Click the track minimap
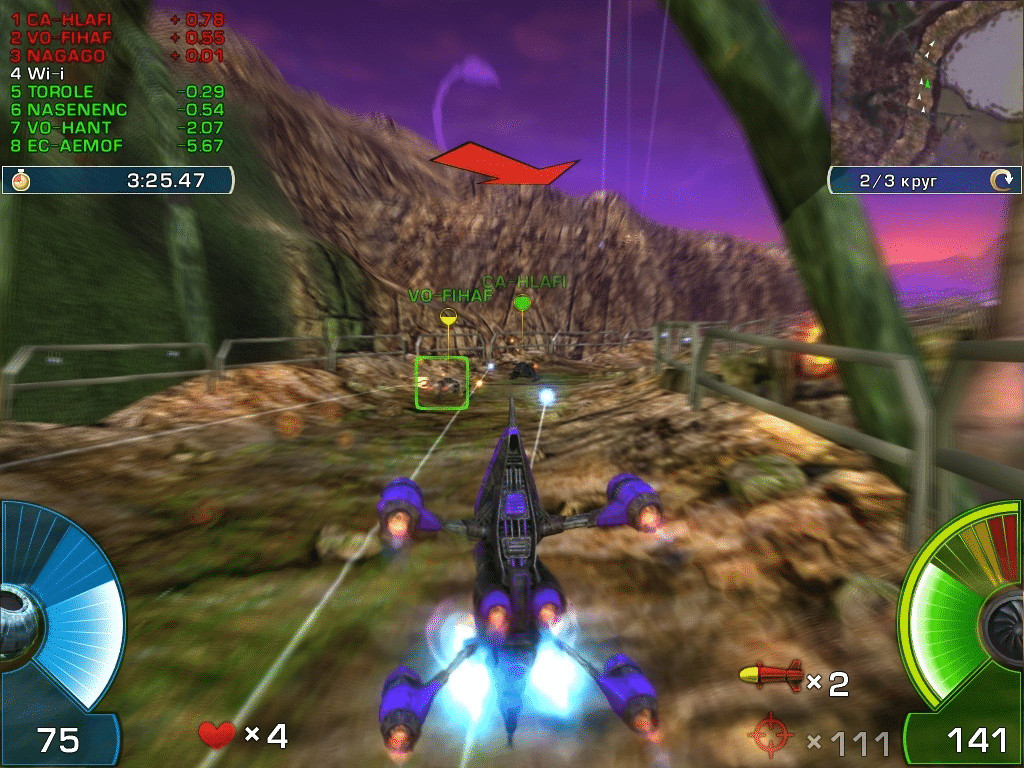This screenshot has height=768, width=1024. 926,80
